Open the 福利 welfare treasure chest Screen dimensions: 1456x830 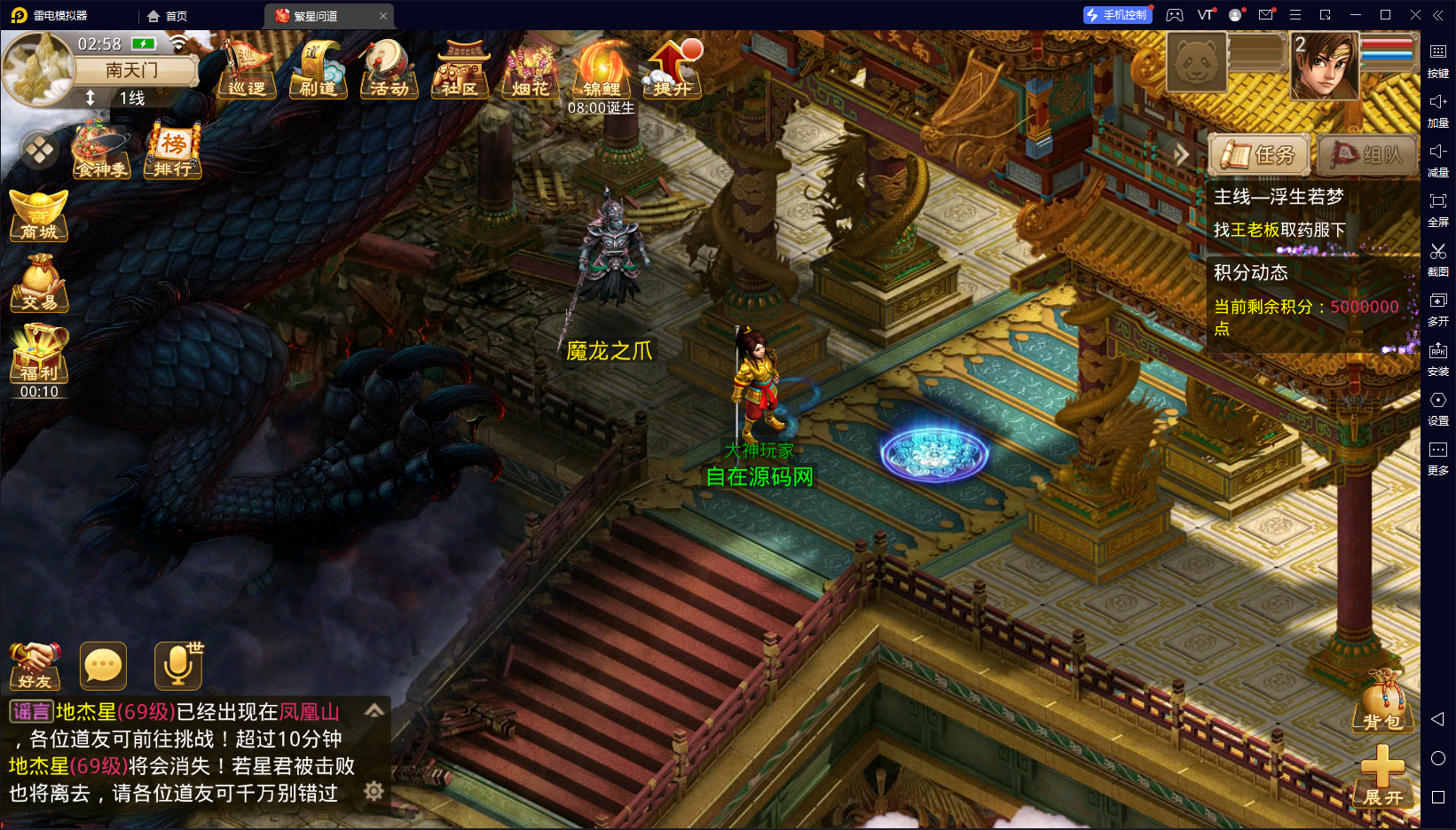pyautogui.click(x=39, y=353)
